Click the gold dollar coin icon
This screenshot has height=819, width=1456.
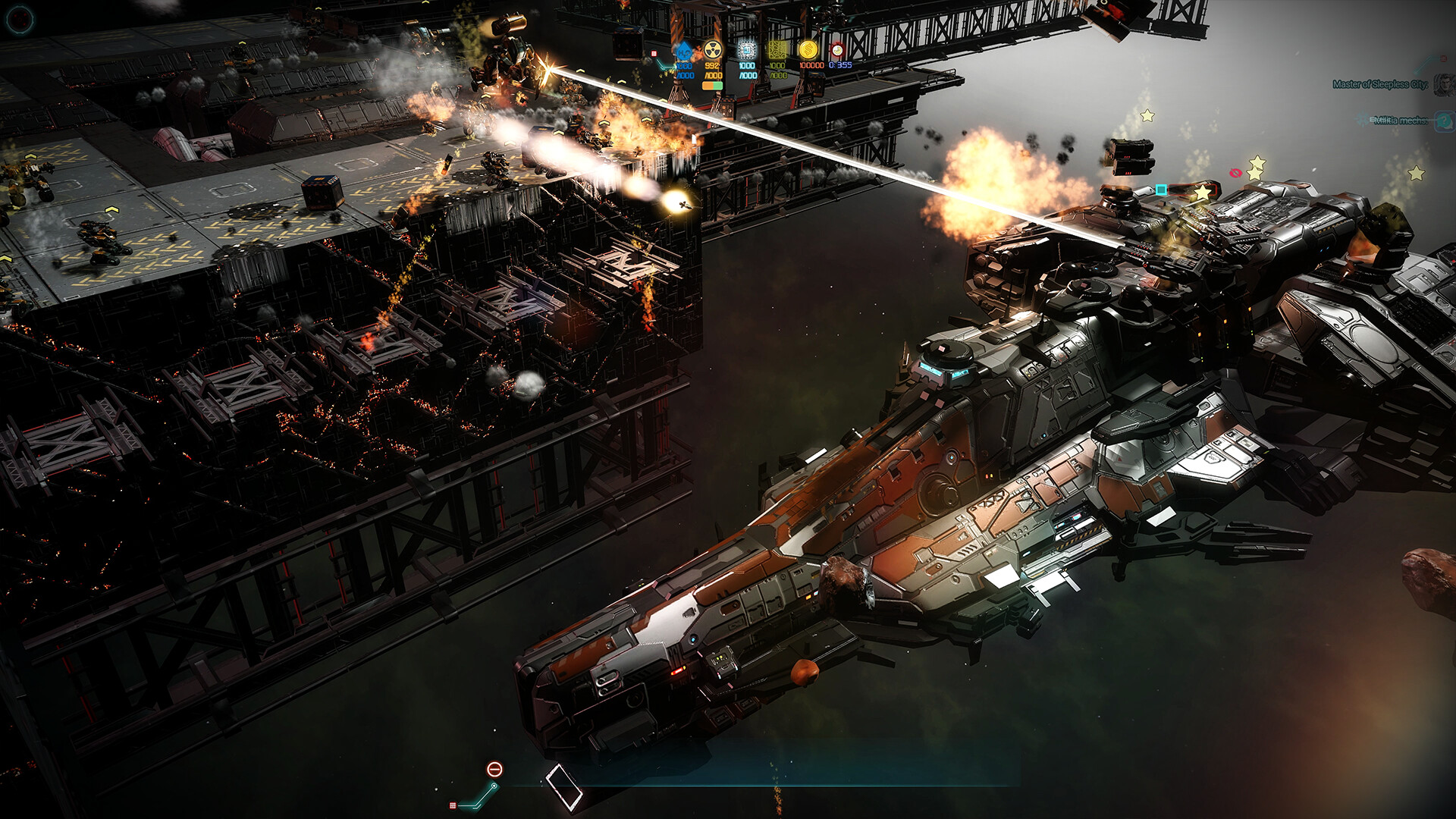[x=808, y=50]
